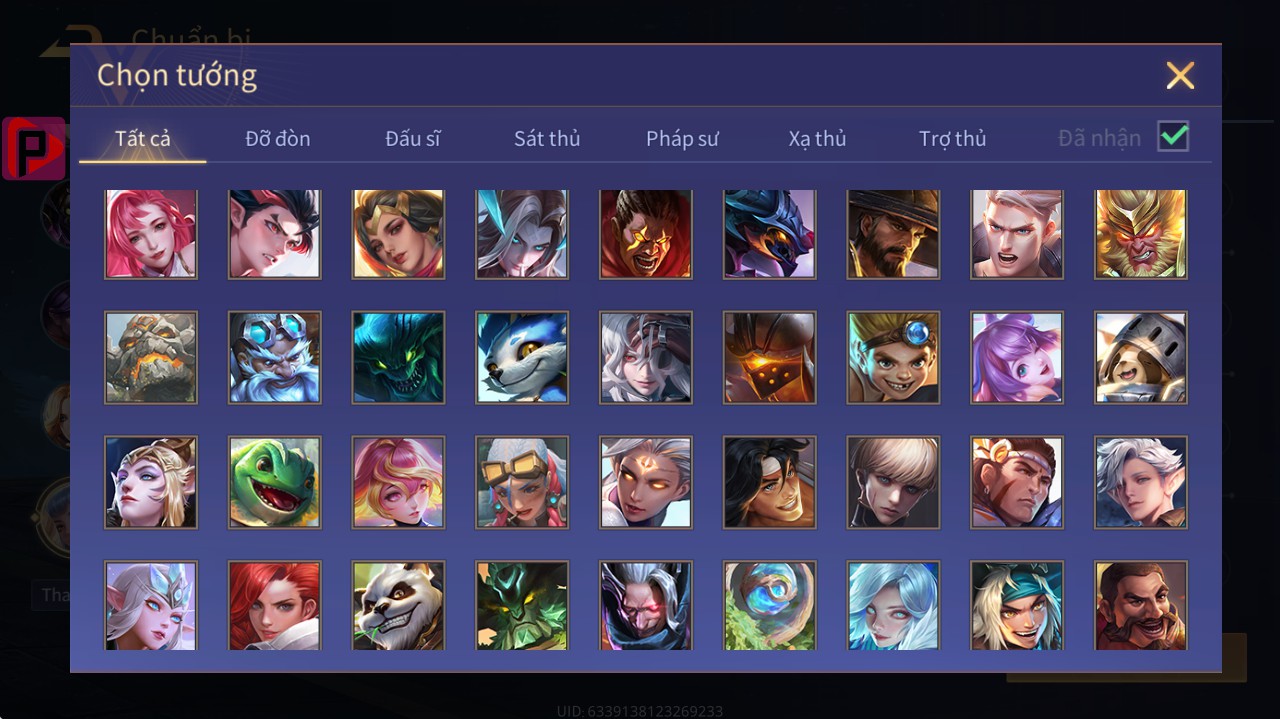Open the Đấu sĩ tab
The height and width of the screenshot is (719, 1280).
click(x=413, y=138)
